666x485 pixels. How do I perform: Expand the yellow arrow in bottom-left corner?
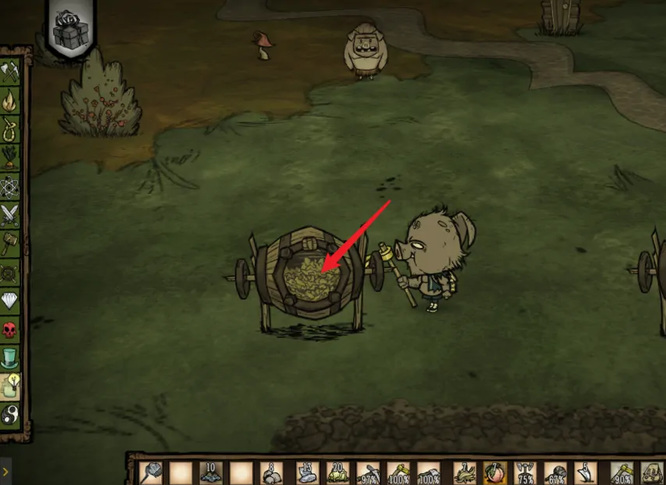[6, 470]
